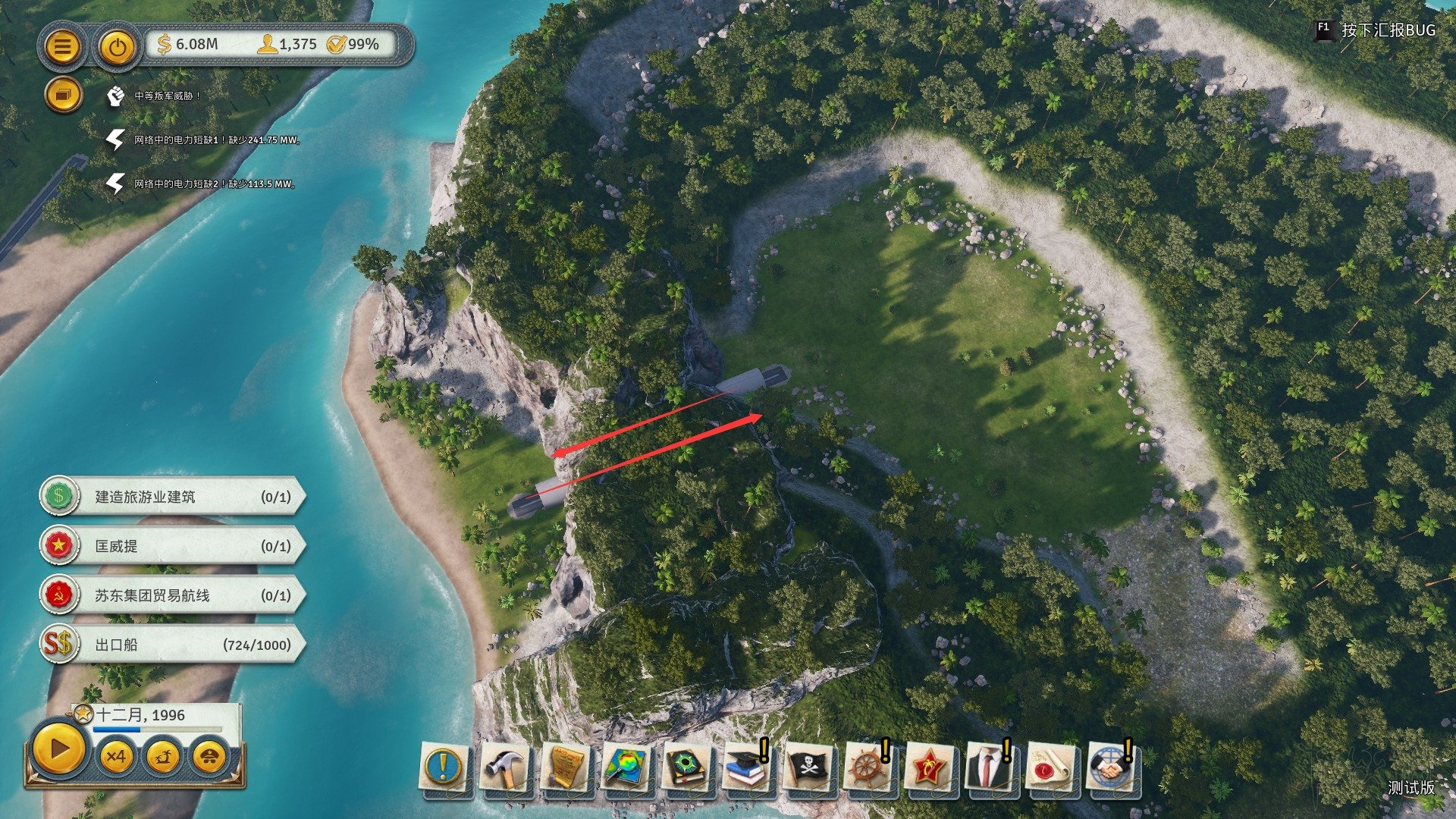The width and height of the screenshot is (1456, 819).
Task: Open the blue exclamation tasks panel
Action: tap(445, 767)
